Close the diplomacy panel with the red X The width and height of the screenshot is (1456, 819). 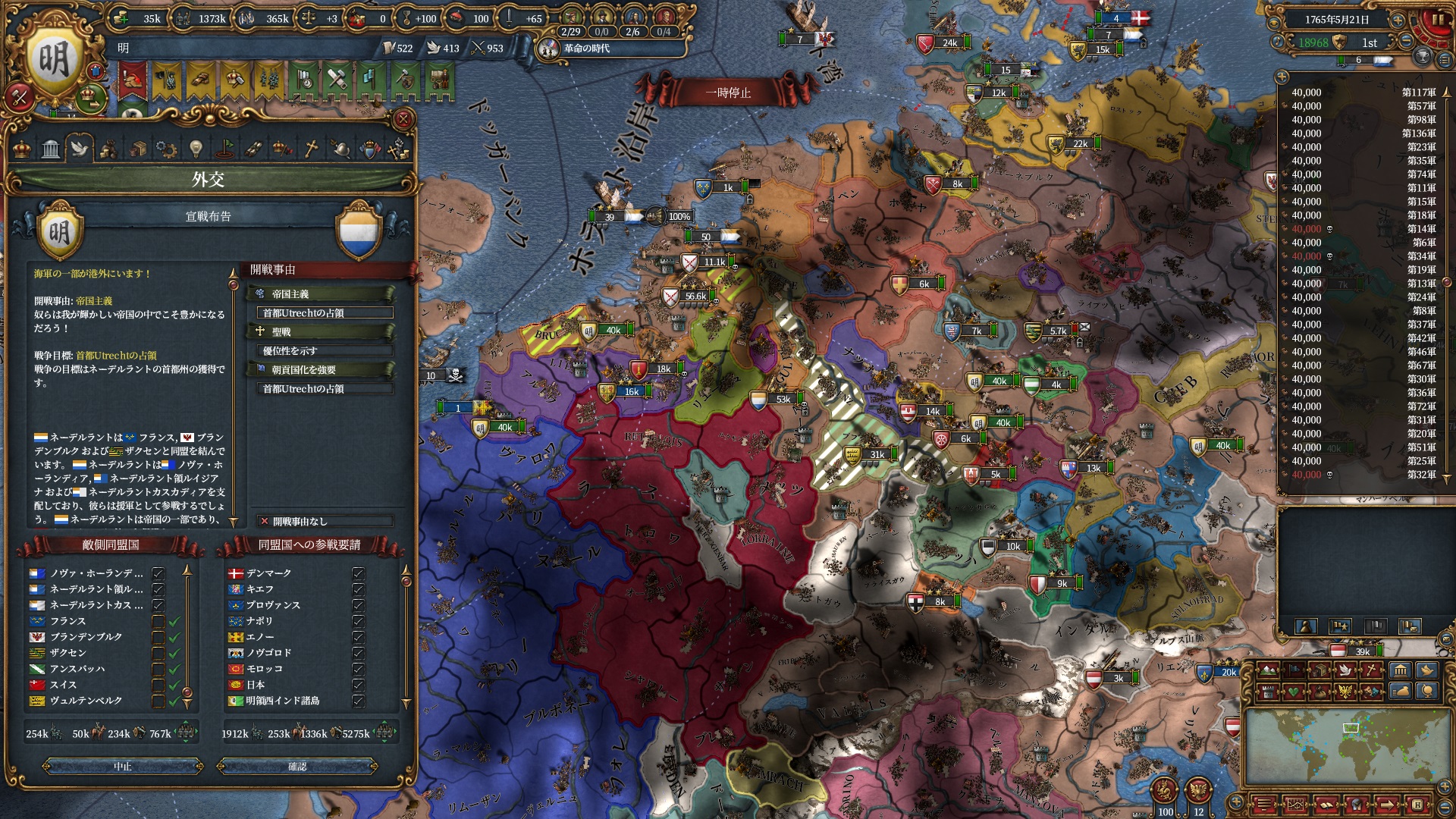(x=403, y=119)
